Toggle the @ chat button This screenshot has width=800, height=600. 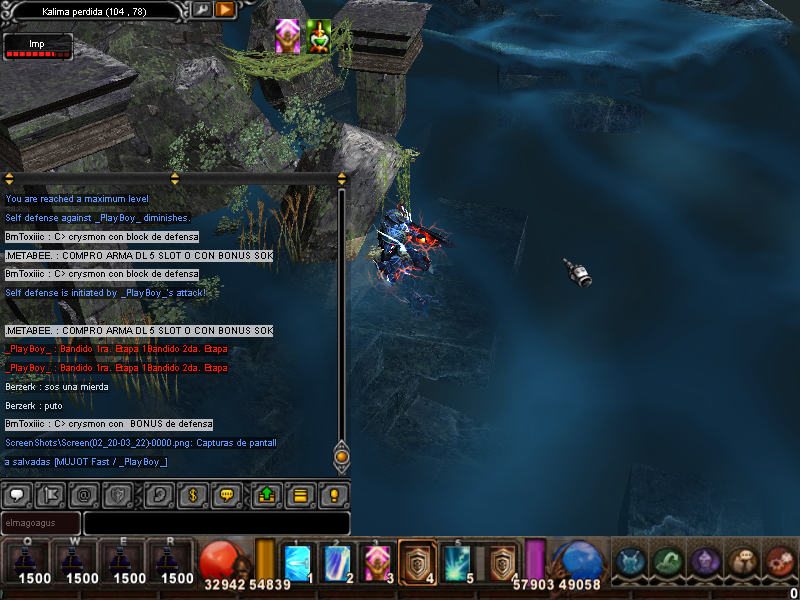[x=84, y=494]
